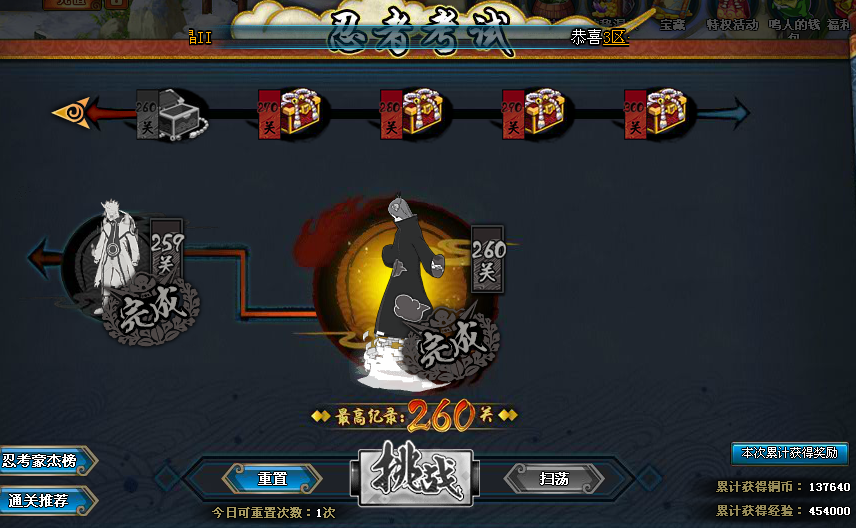Choose the stage 300 treasure chest
Viewport: 856px width, 528px height.
click(x=664, y=114)
